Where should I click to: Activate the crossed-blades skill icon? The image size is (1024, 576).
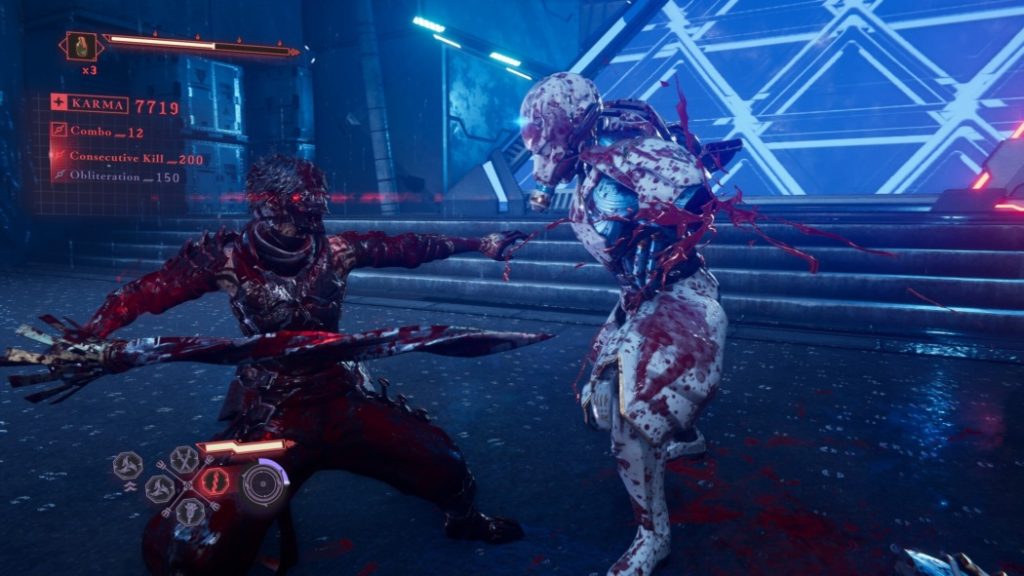184,459
